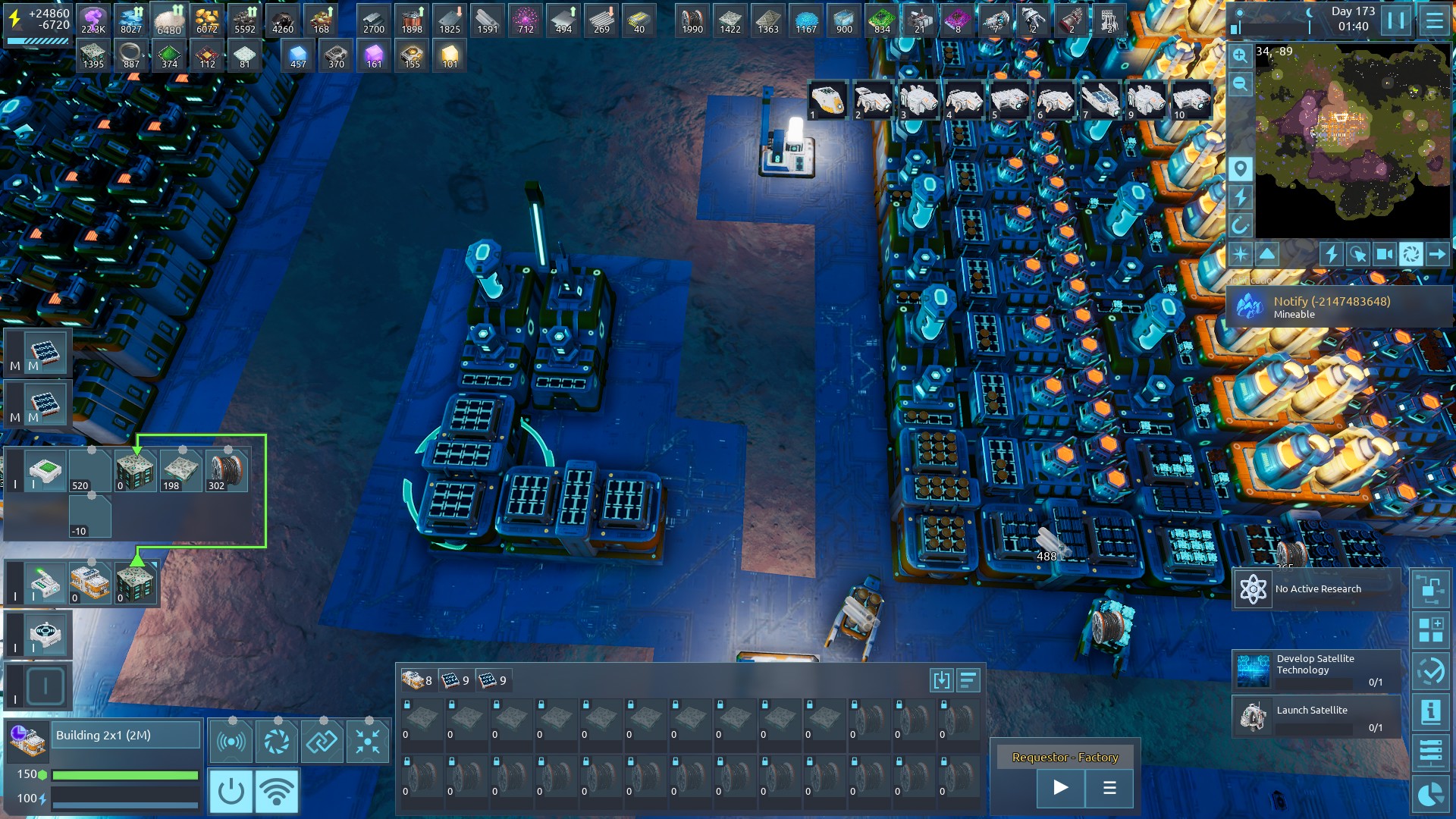Toggle the logistics network wifi button
The height and width of the screenshot is (819, 1456).
coord(277,791)
